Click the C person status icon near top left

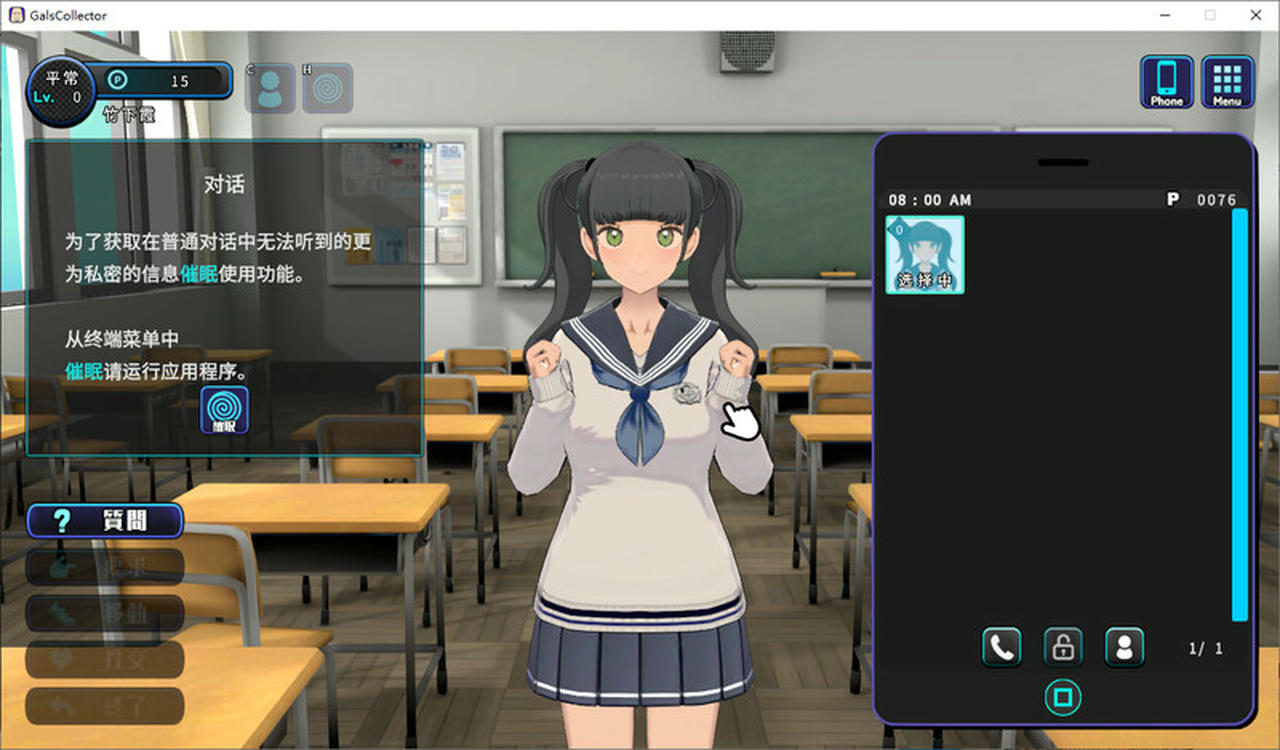point(269,86)
